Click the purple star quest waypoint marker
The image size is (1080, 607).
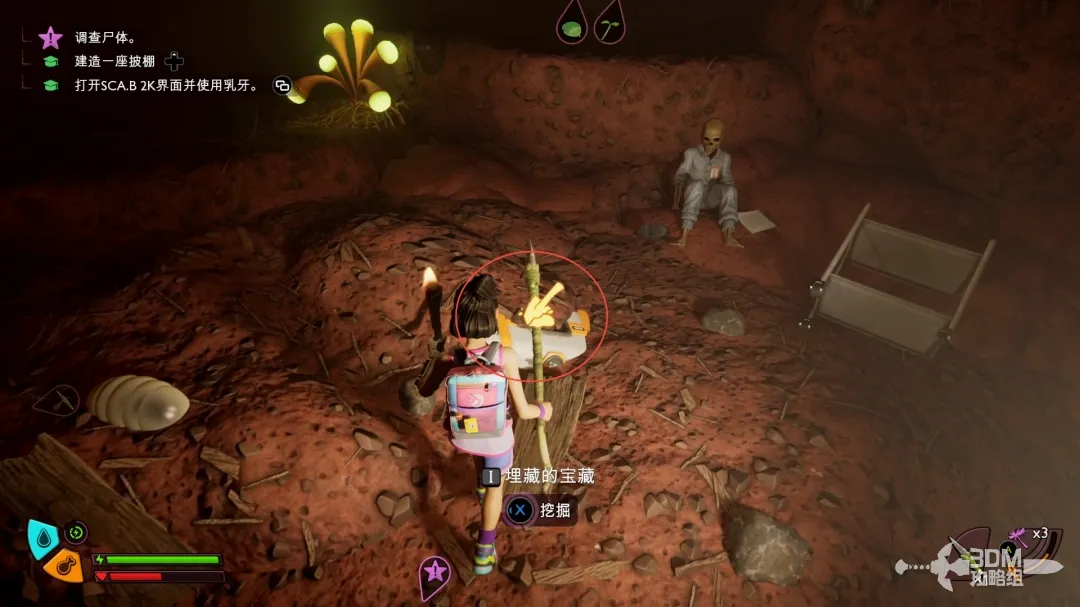click(434, 572)
